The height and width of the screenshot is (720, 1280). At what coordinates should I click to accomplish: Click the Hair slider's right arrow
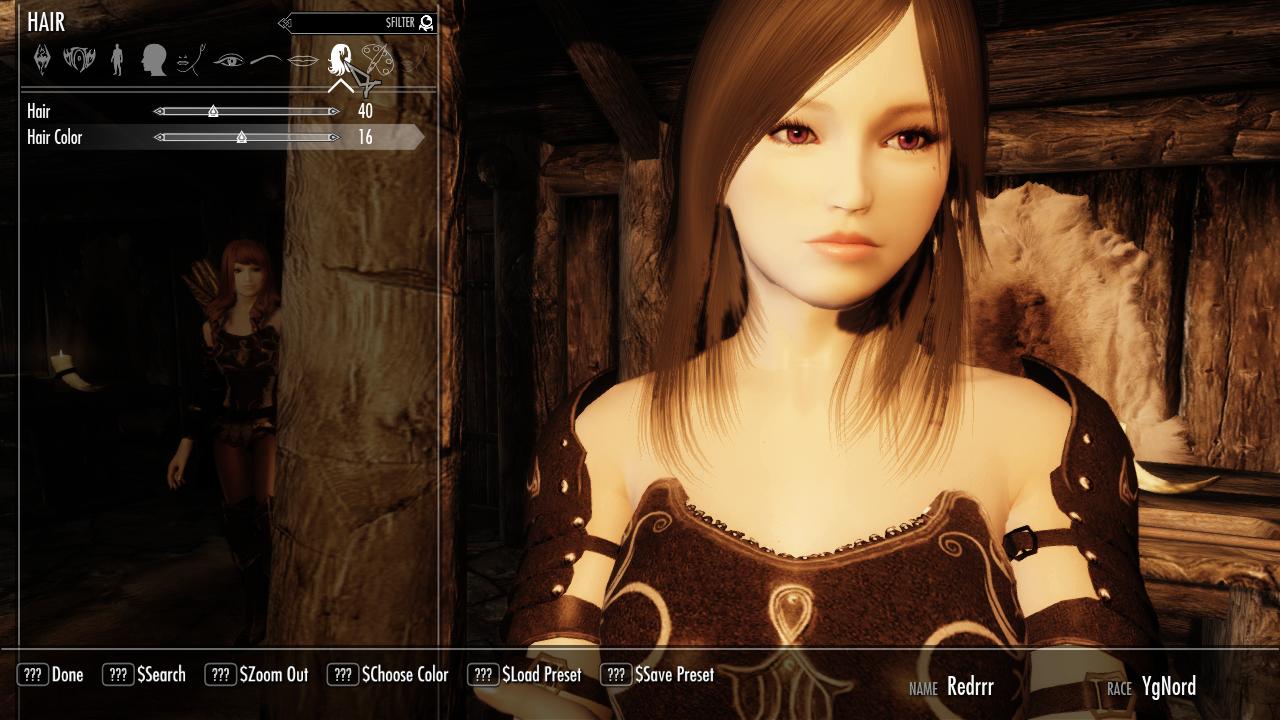[334, 112]
